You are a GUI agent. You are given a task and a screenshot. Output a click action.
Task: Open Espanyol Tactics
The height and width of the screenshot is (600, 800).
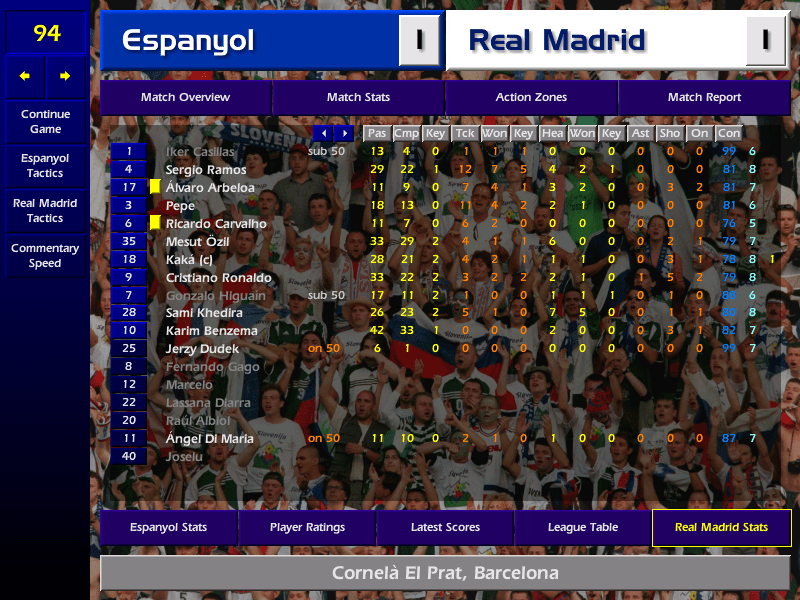coord(45,165)
